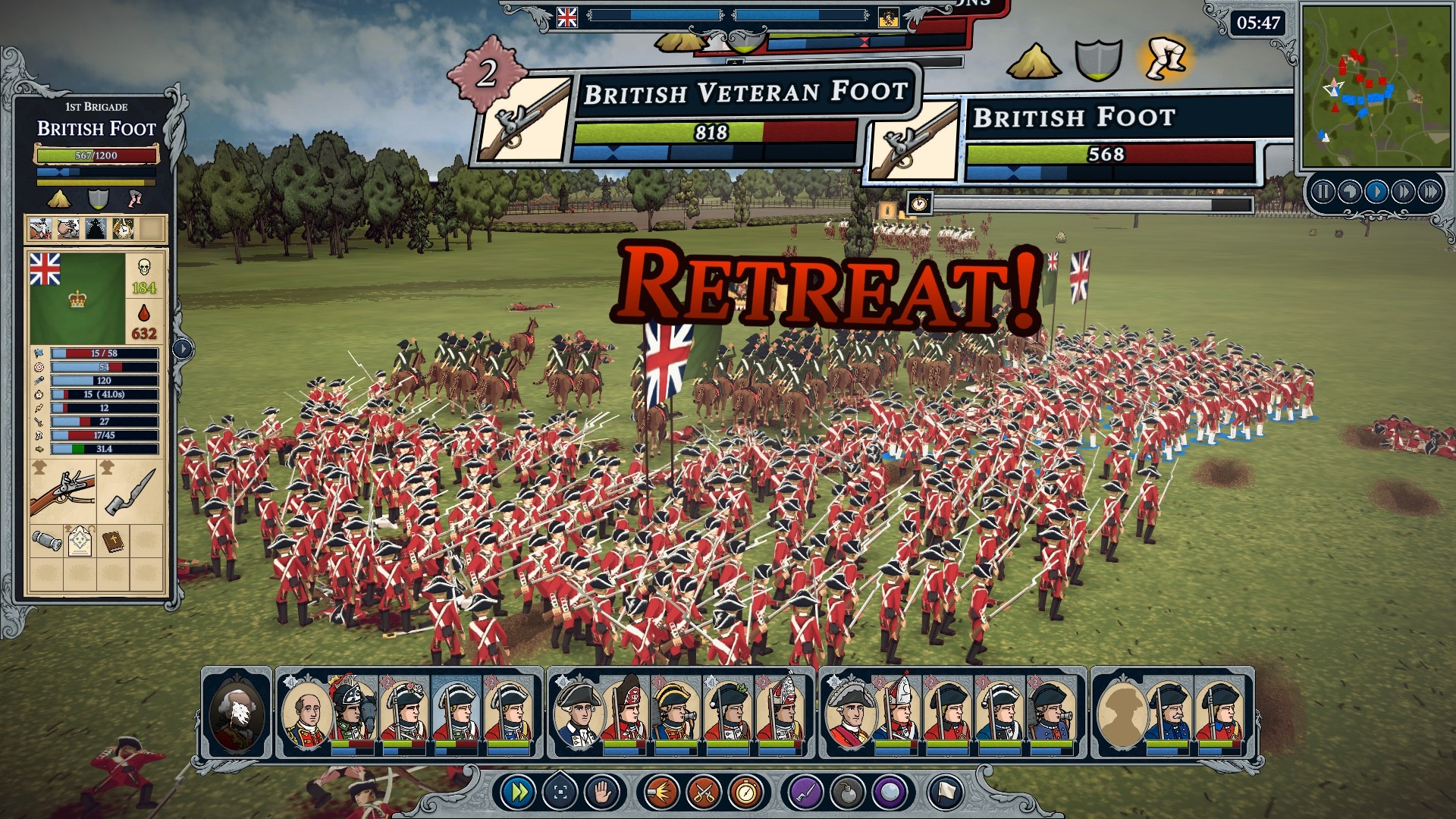Activate the green double-arrow run command
Image resolution: width=1456 pixels, height=819 pixels.
(x=519, y=793)
